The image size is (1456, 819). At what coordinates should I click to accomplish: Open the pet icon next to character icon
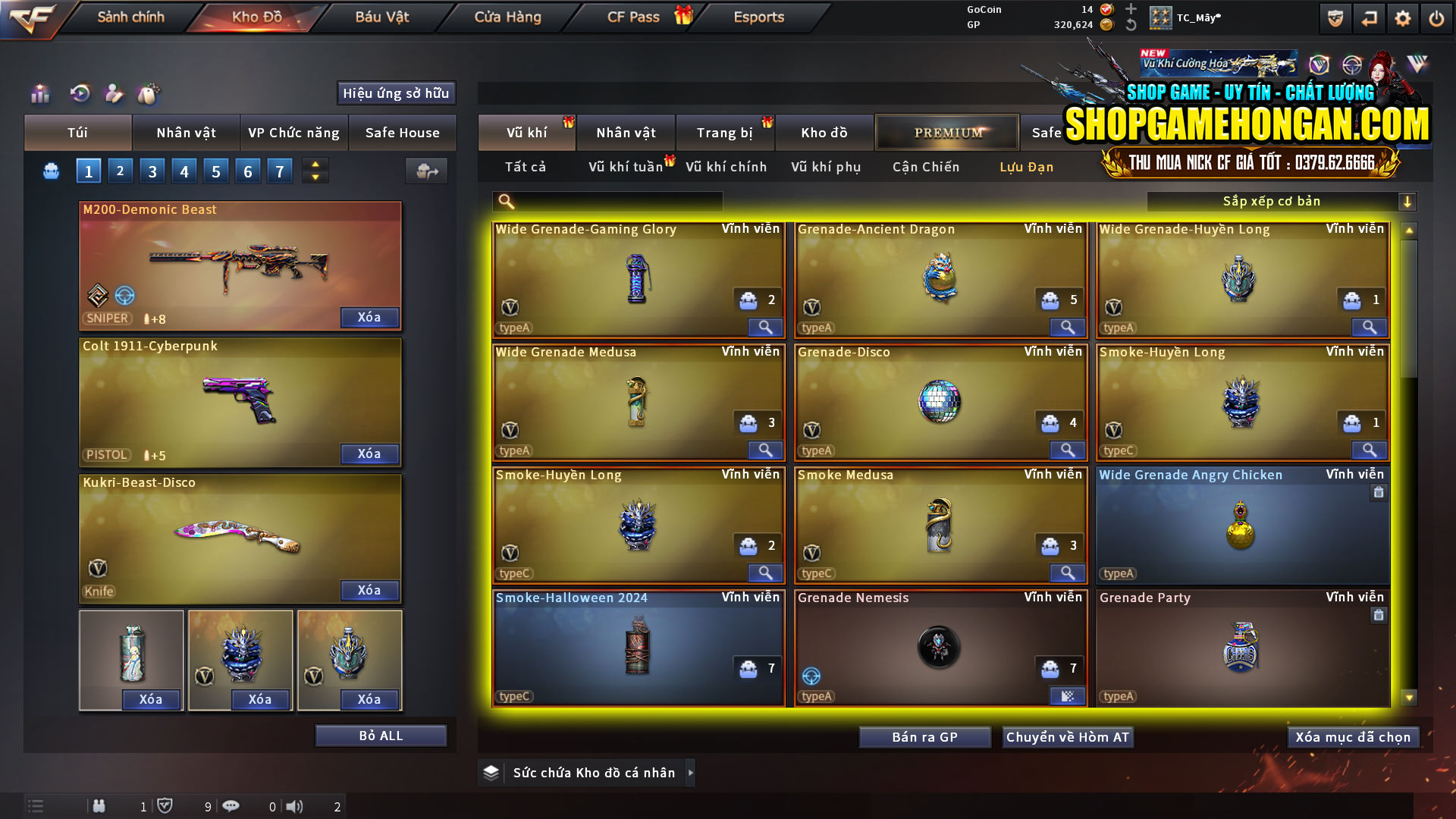click(x=149, y=94)
